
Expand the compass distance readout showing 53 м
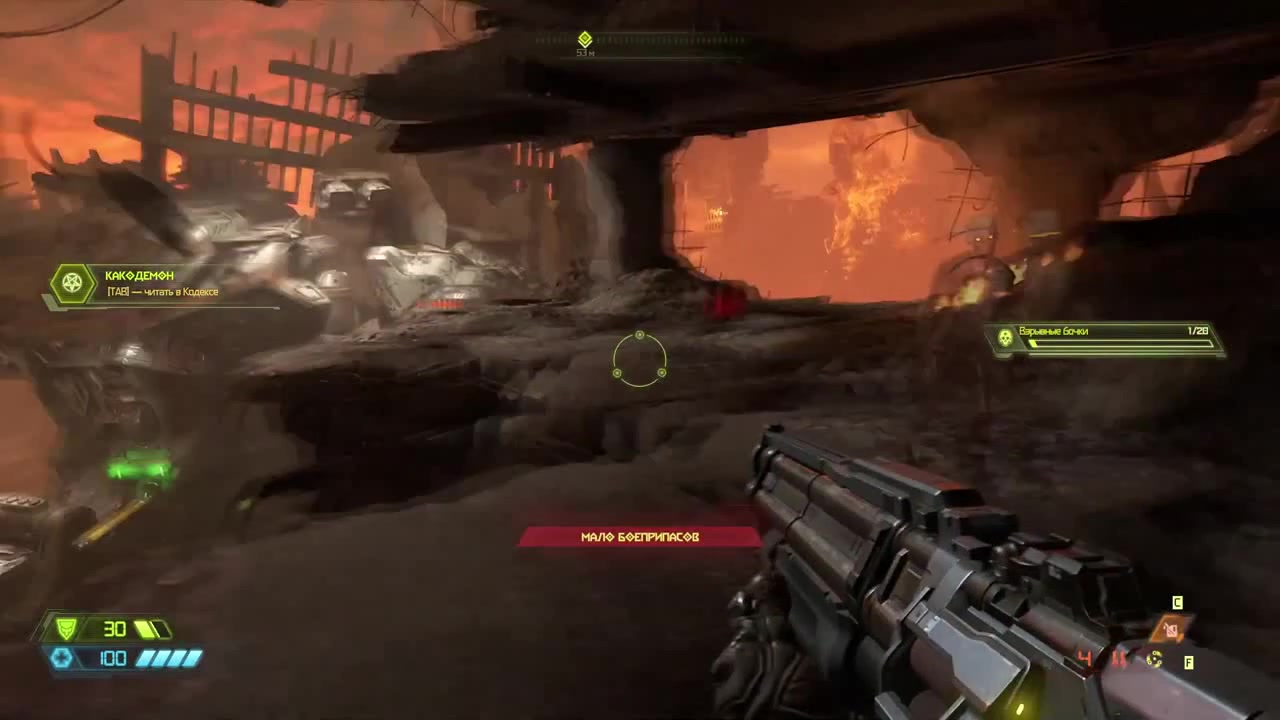tap(585, 54)
